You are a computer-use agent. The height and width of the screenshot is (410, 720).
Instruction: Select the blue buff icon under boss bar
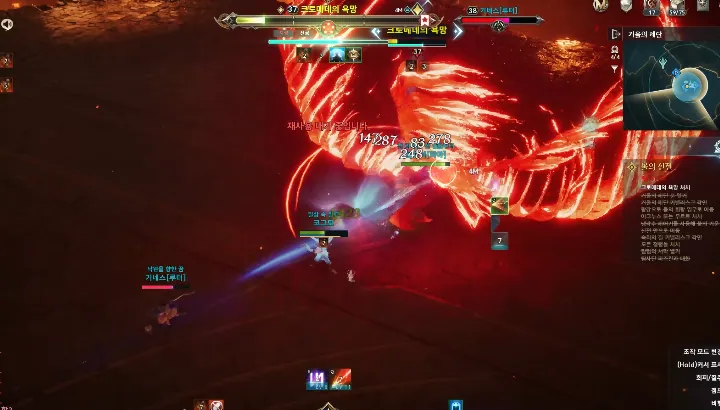click(337, 55)
